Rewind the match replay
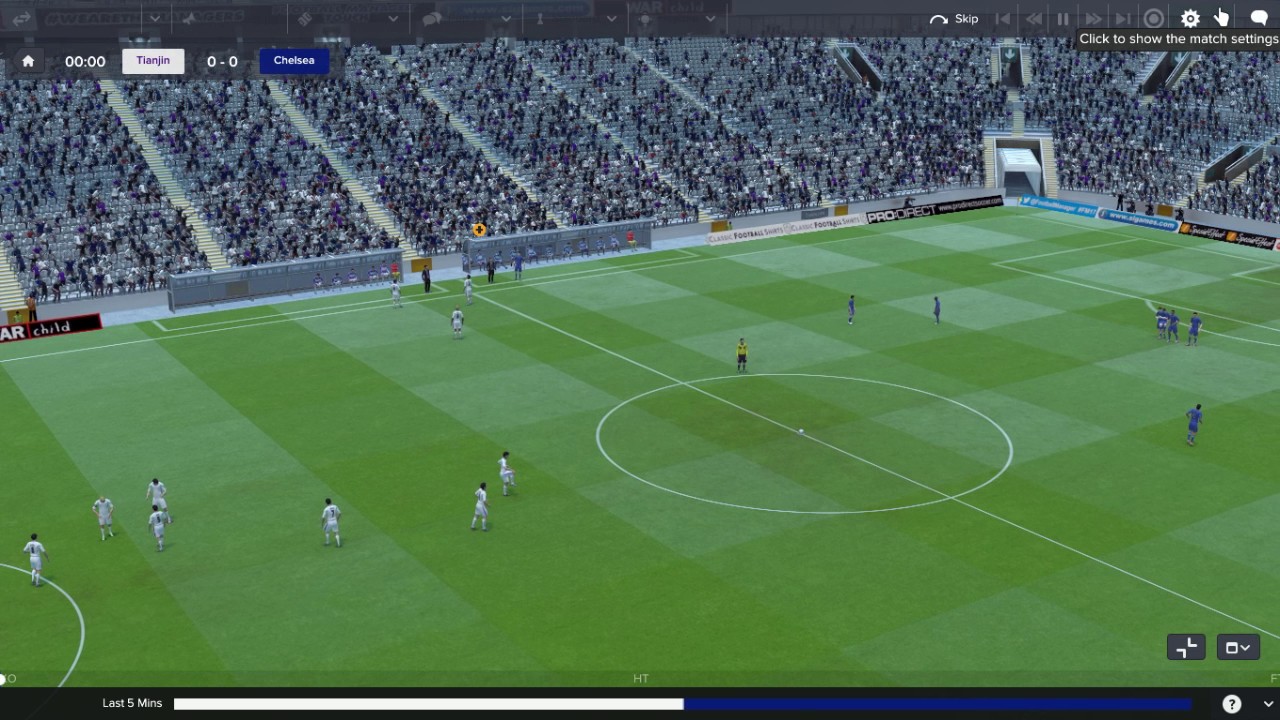 pyautogui.click(x=1033, y=19)
